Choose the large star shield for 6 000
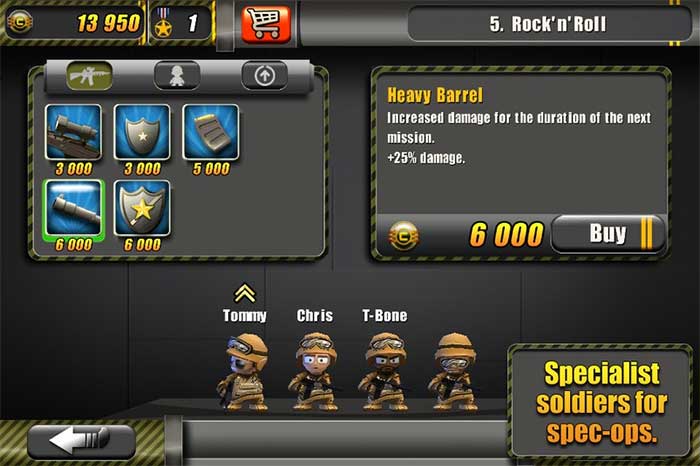The image size is (700, 466). (x=141, y=207)
